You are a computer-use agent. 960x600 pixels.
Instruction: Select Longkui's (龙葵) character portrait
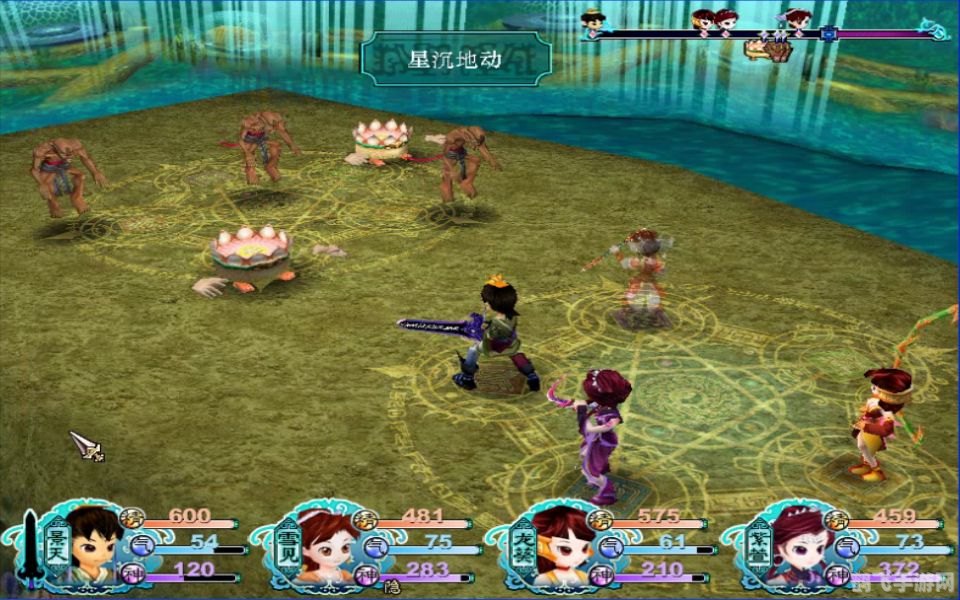pyautogui.click(x=560, y=545)
